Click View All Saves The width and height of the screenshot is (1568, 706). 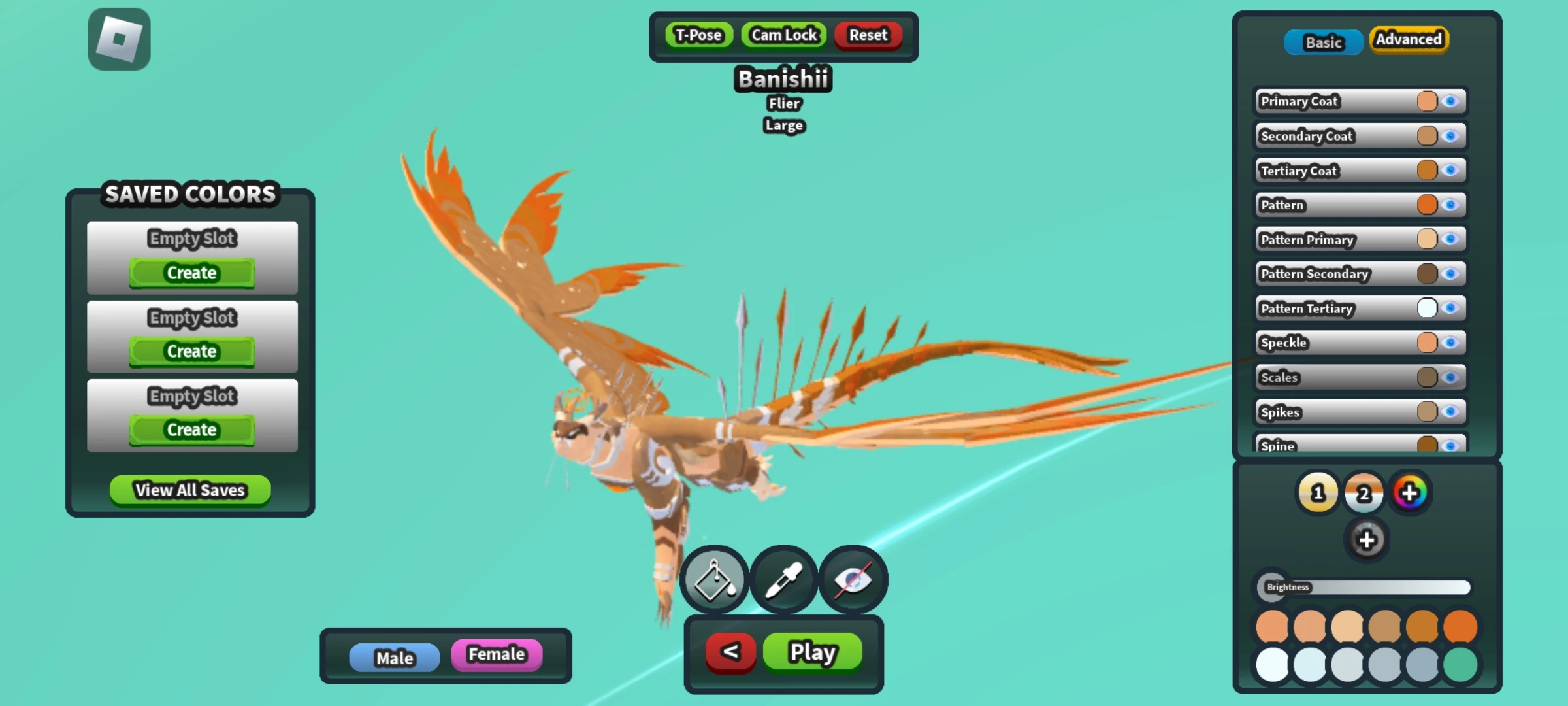coord(189,490)
